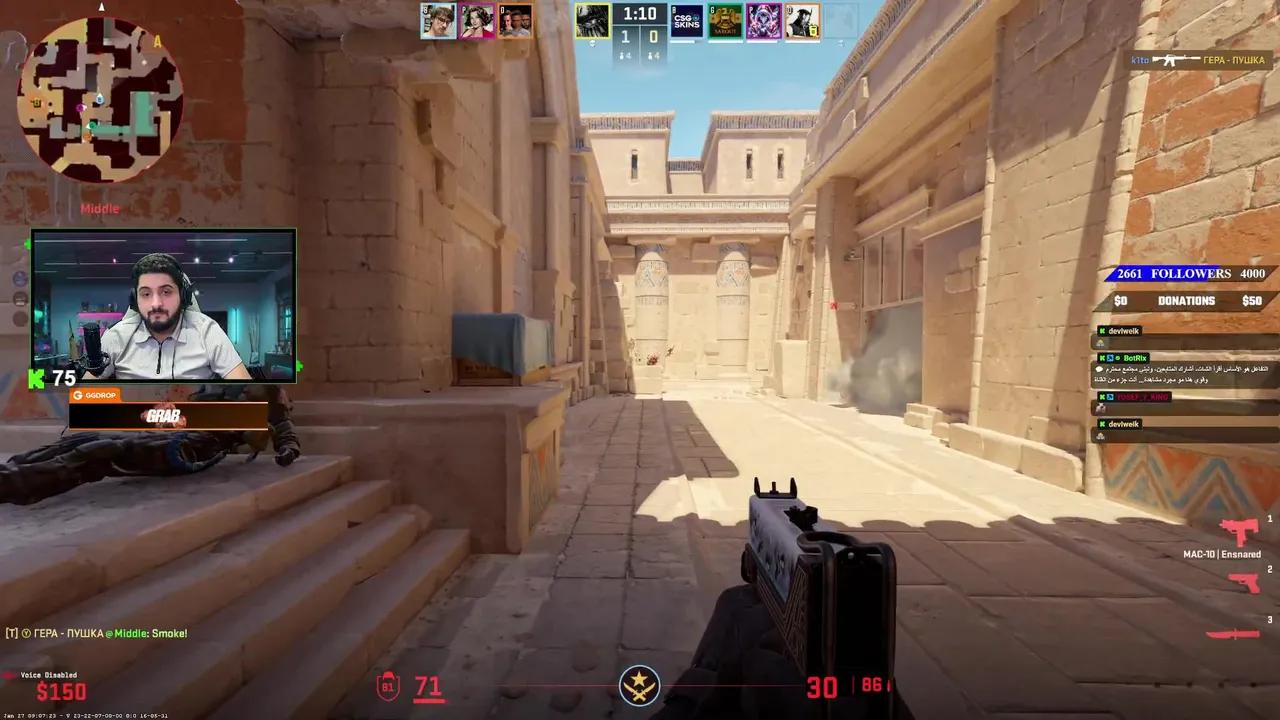Image resolution: width=1280 pixels, height=720 pixels.
Task: Click the Smoke! callout in team chat
Action: pyautogui.click(x=170, y=632)
